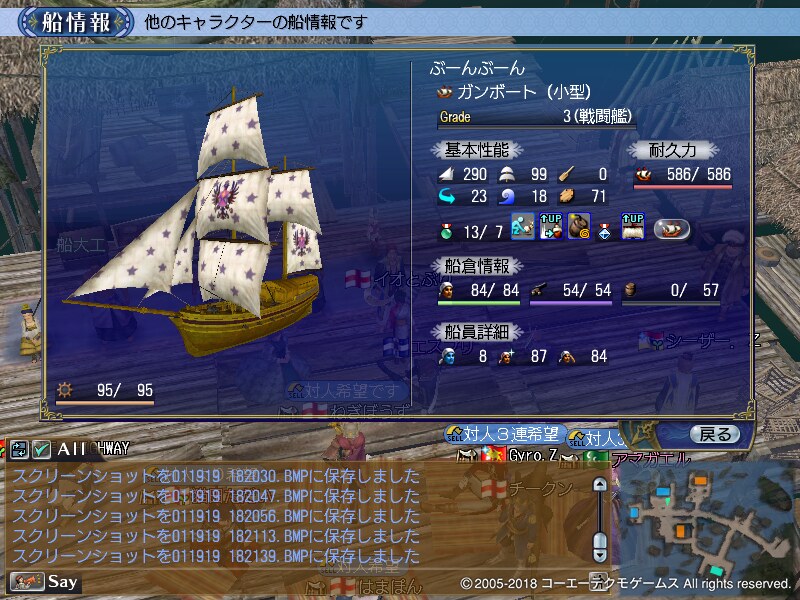800x600 pixels.
Task: Click the bomb bag ship skill icon
Action: [x=579, y=228]
